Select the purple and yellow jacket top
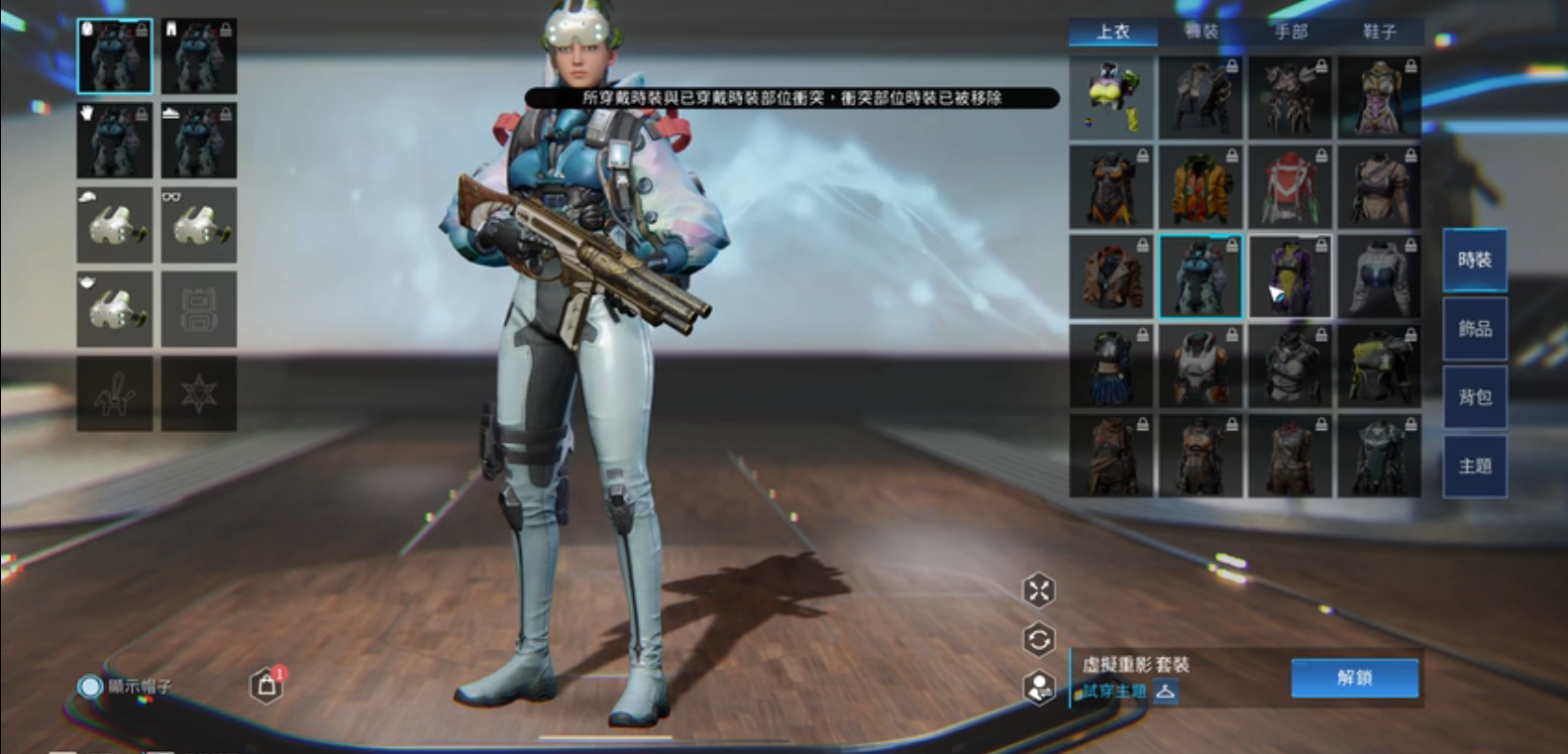Screen dimensions: 1568x754 point(1290,276)
